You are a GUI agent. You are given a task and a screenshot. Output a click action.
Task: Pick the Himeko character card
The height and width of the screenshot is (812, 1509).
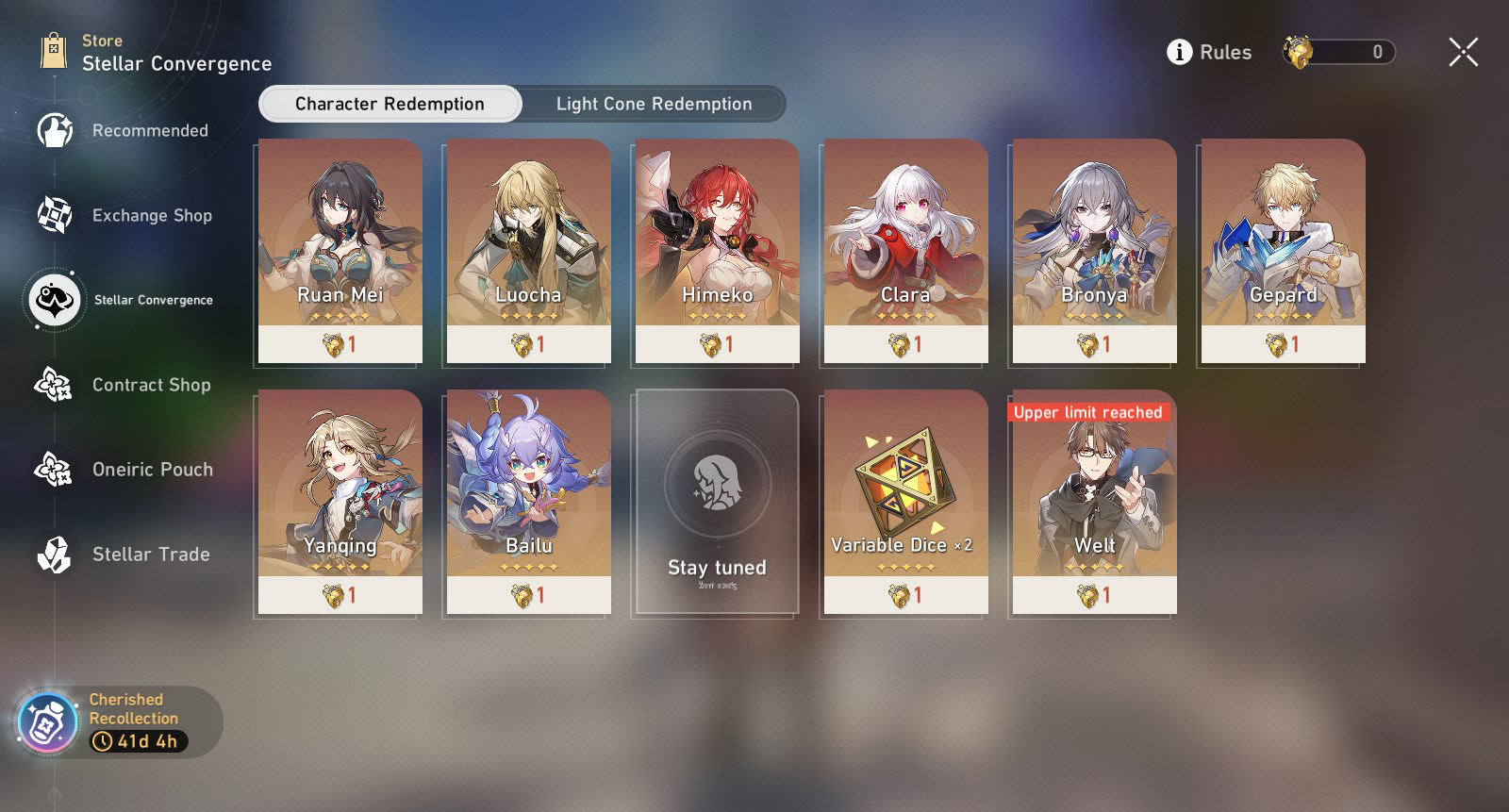[717, 251]
